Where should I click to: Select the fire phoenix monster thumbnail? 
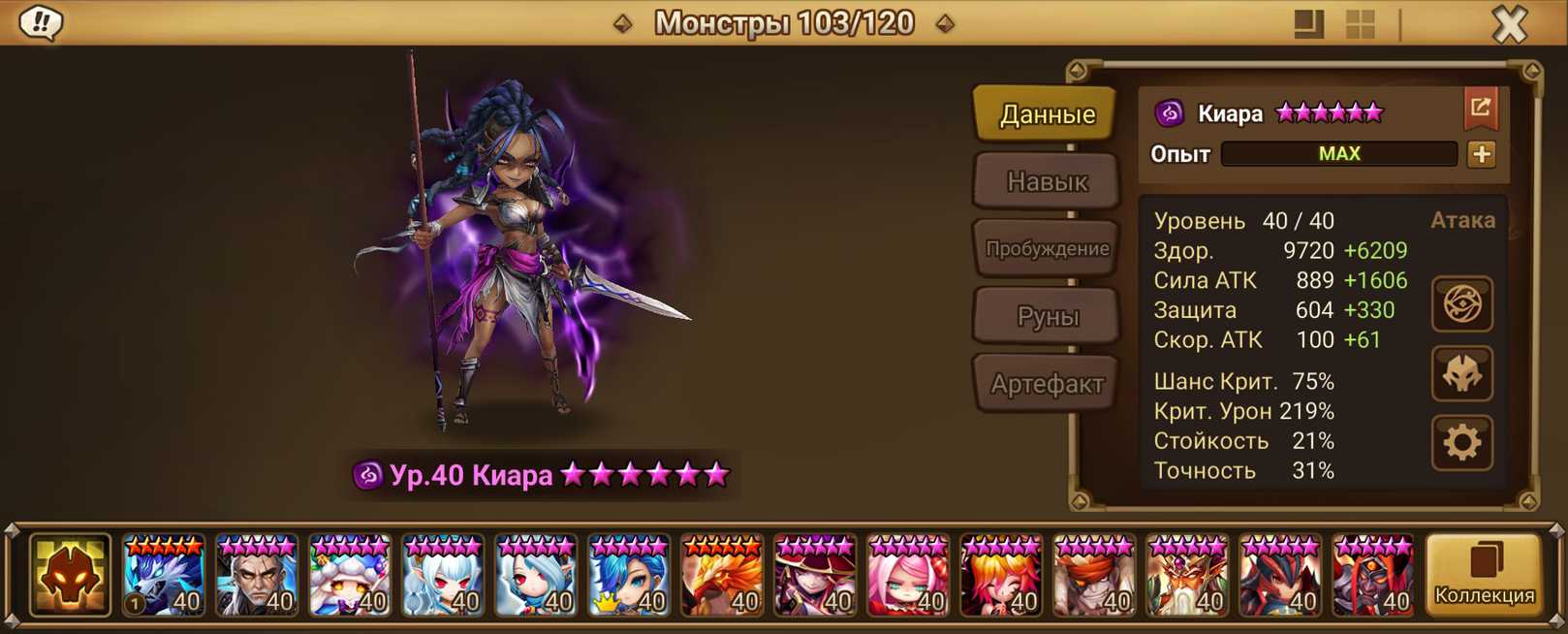721,577
